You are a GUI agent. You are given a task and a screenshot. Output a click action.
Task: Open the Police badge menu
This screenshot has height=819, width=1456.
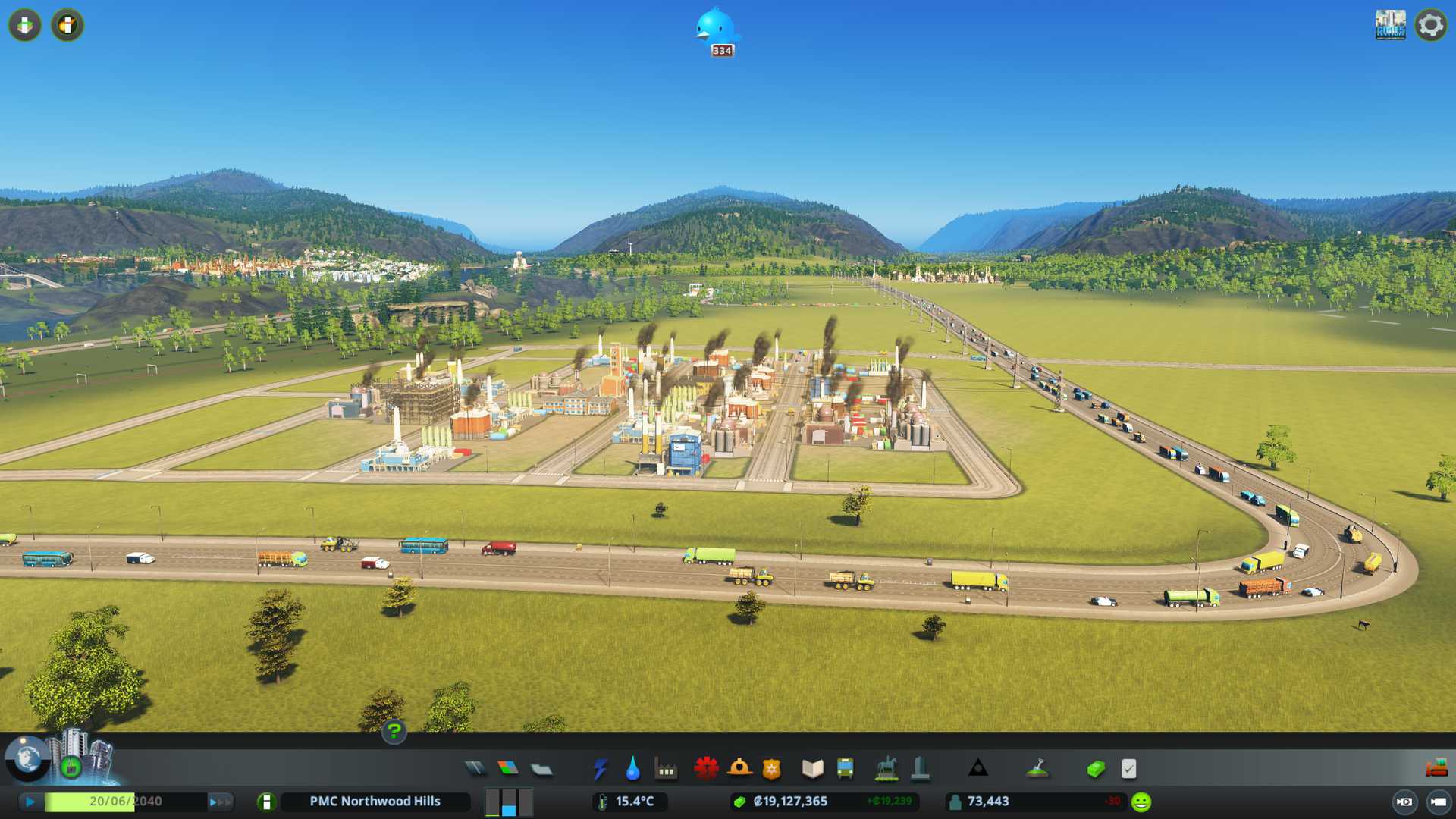click(772, 769)
